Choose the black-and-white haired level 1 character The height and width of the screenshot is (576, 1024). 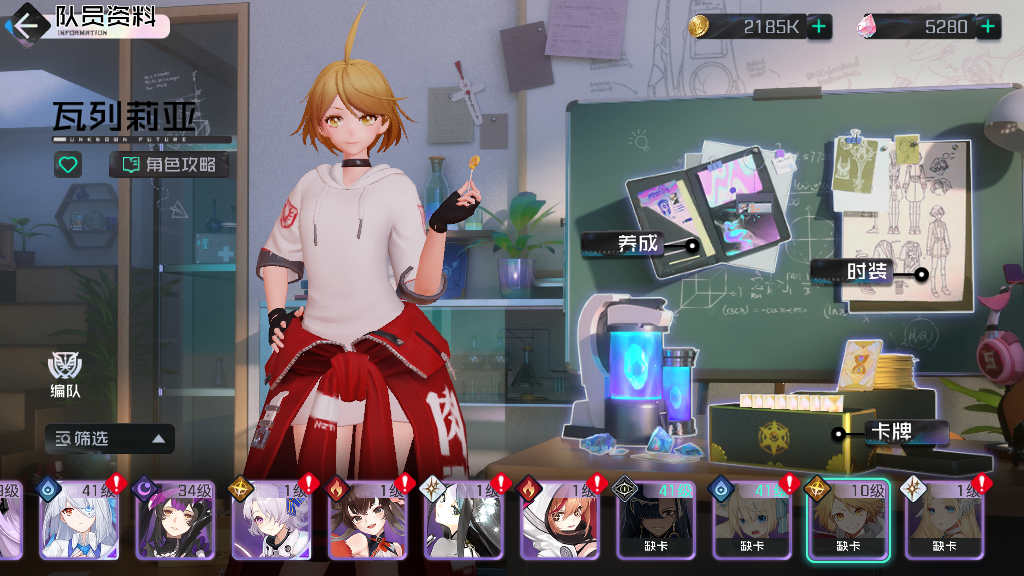(x=464, y=520)
